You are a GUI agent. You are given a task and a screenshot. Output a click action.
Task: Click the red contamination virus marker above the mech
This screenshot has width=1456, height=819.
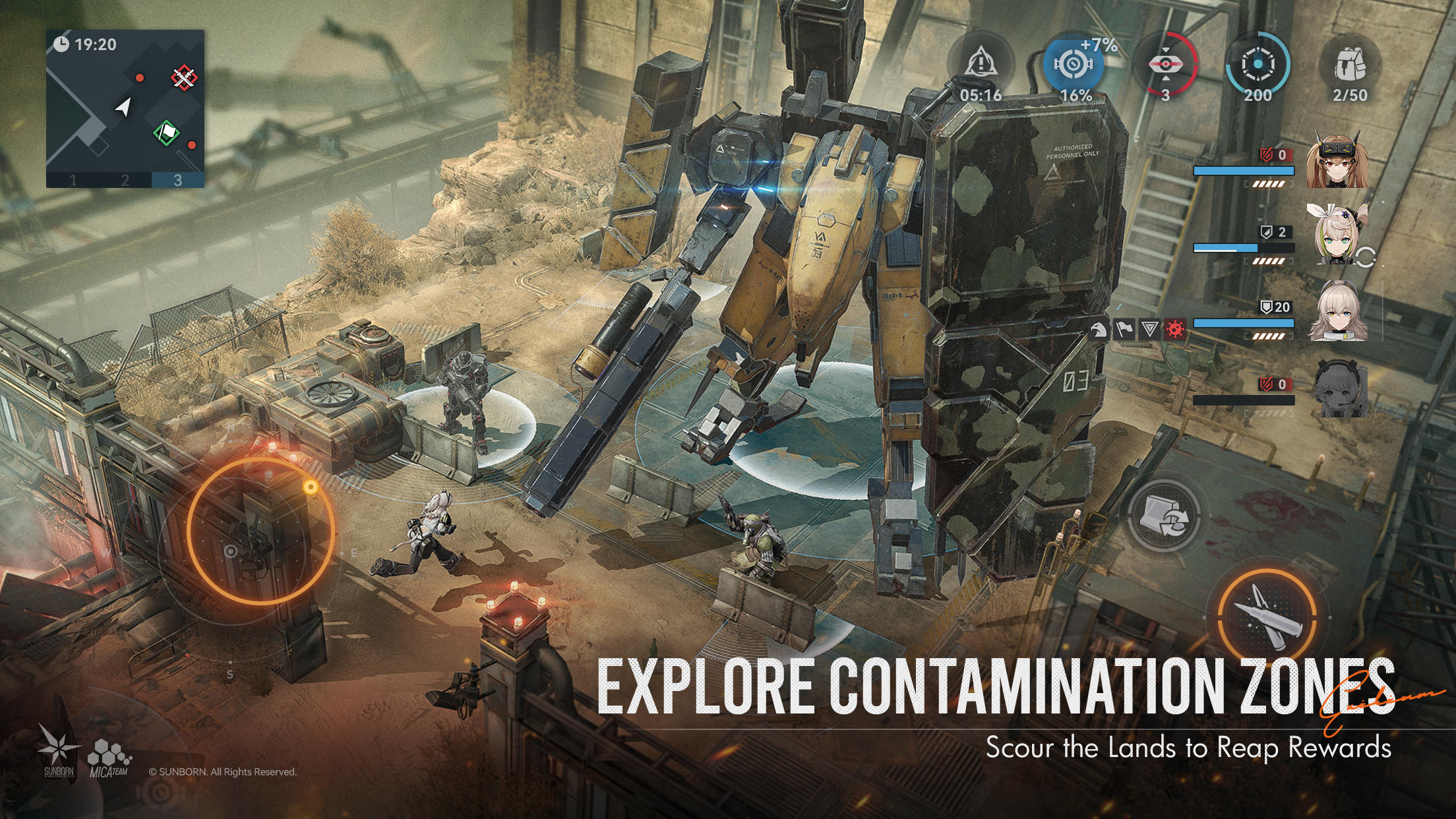click(1174, 328)
